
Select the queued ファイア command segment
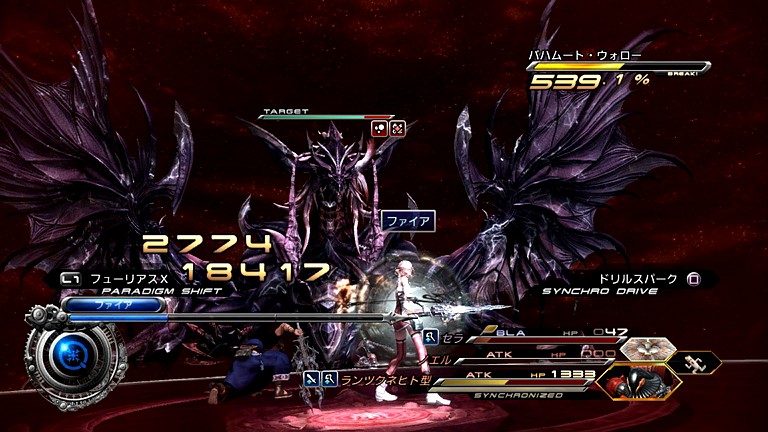click(107, 303)
